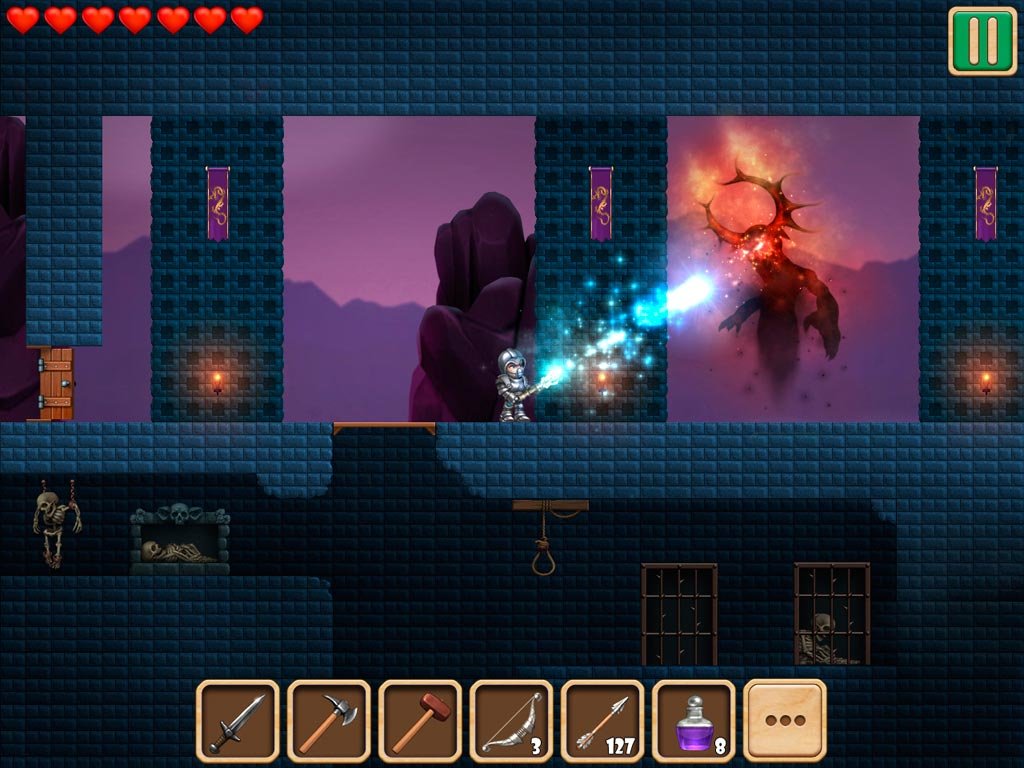Equip the pickaxe from the hotbar
The height and width of the screenshot is (768, 1024).
[x=329, y=721]
